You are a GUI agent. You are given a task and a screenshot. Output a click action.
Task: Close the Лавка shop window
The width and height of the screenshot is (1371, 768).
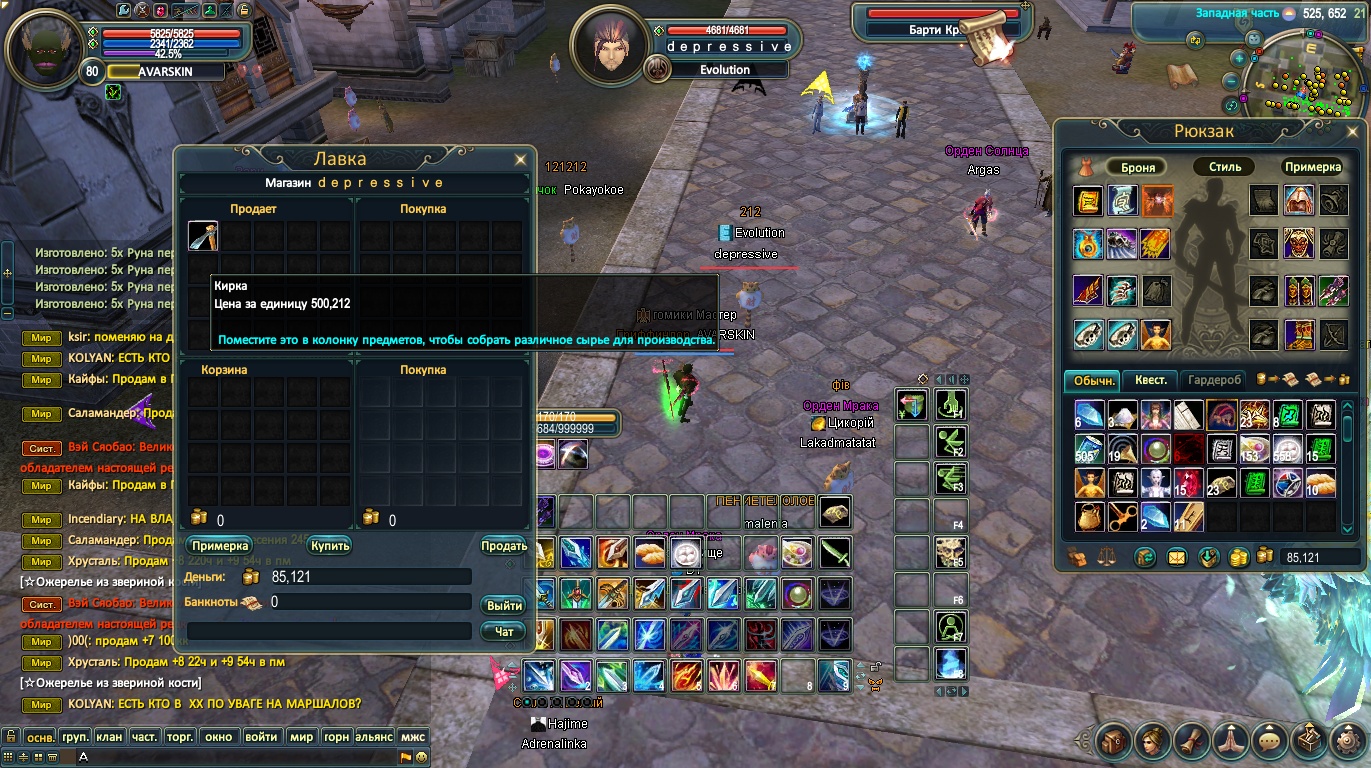[x=520, y=159]
